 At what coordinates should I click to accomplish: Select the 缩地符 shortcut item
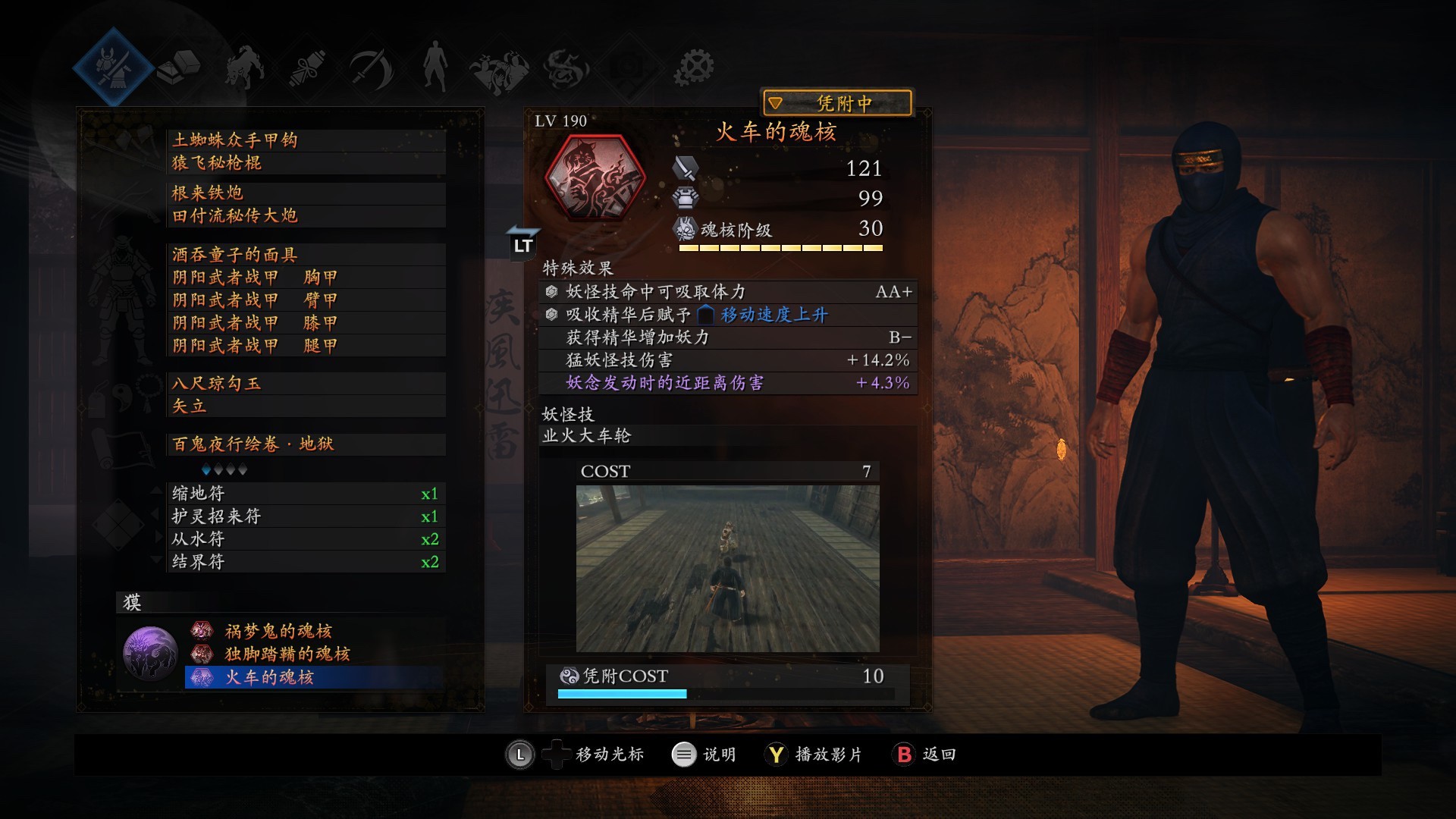coord(303,494)
